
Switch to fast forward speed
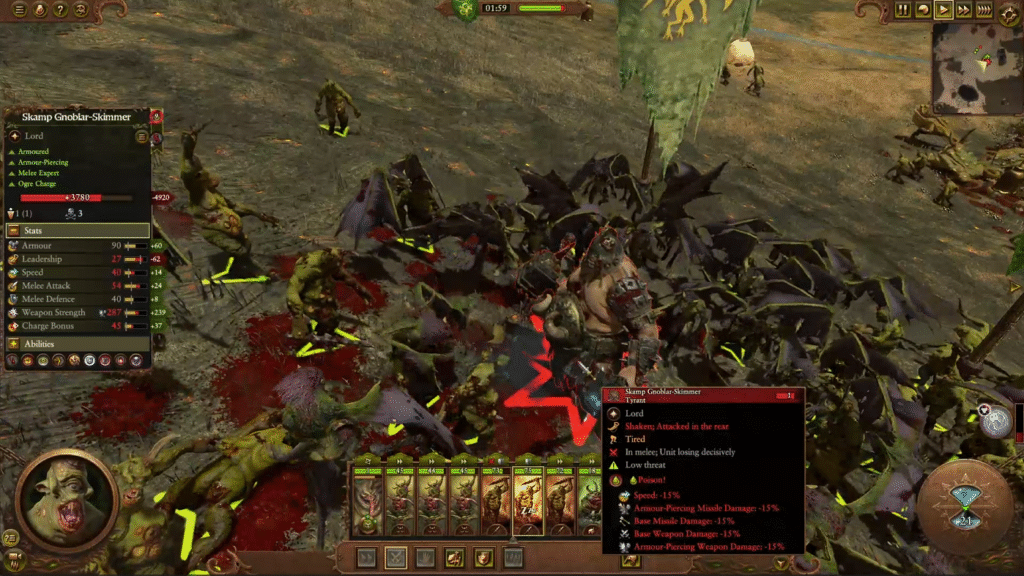[x=963, y=10]
